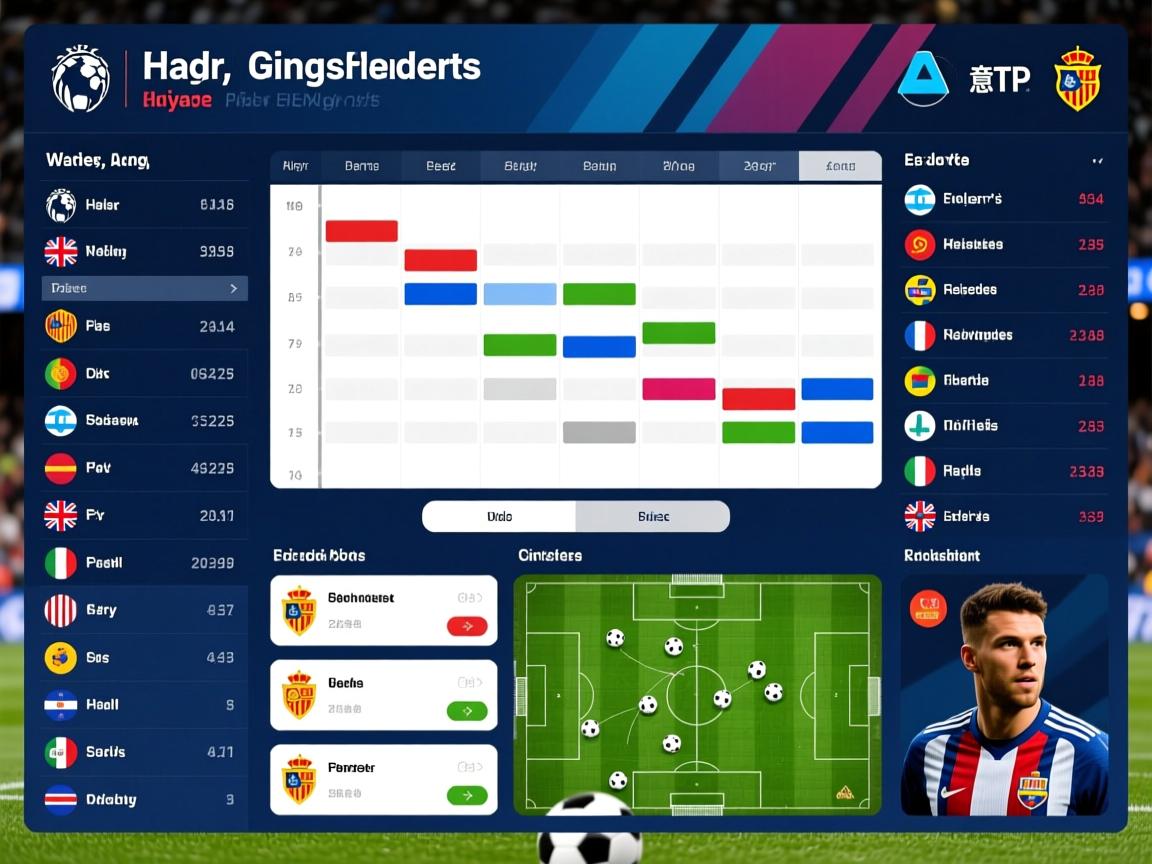Click the red arrow button on Bochnouist card
1152x864 pixels.
coord(466,626)
